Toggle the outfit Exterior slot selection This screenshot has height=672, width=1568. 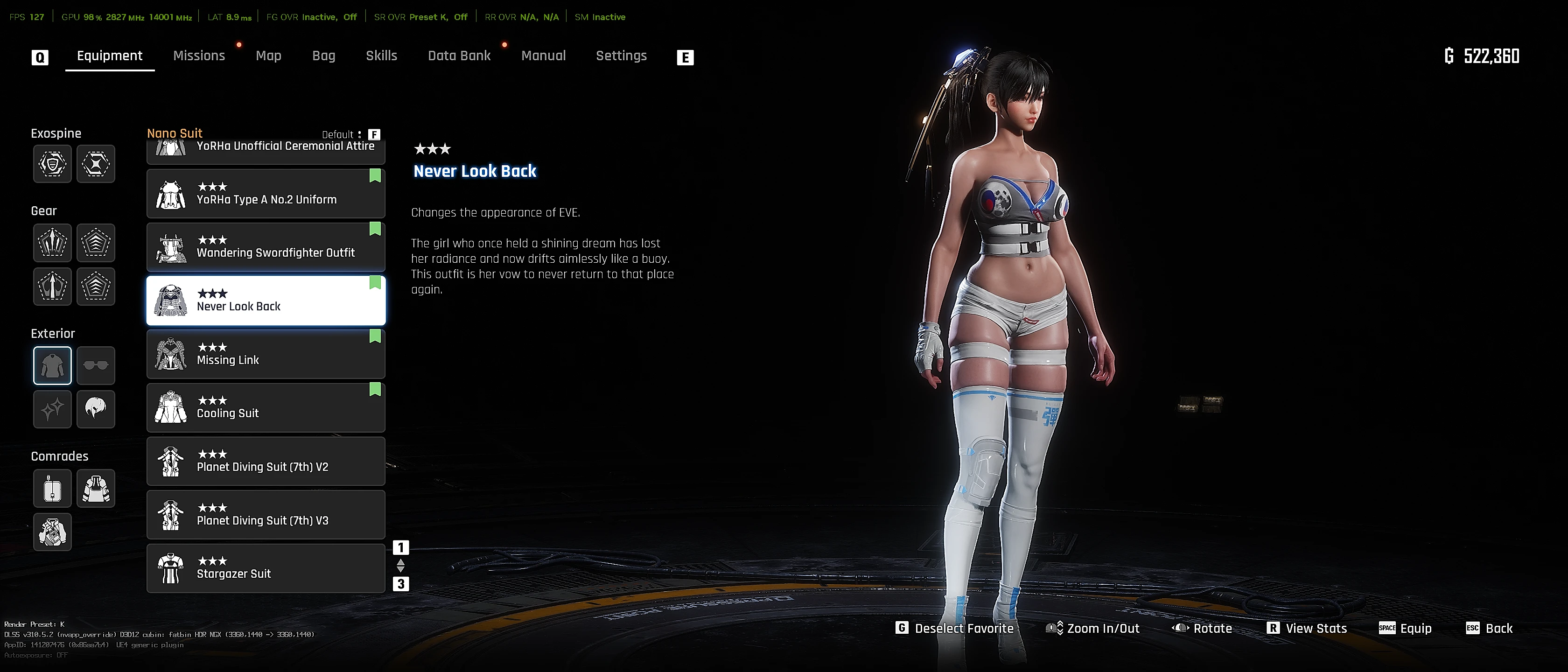(x=52, y=364)
